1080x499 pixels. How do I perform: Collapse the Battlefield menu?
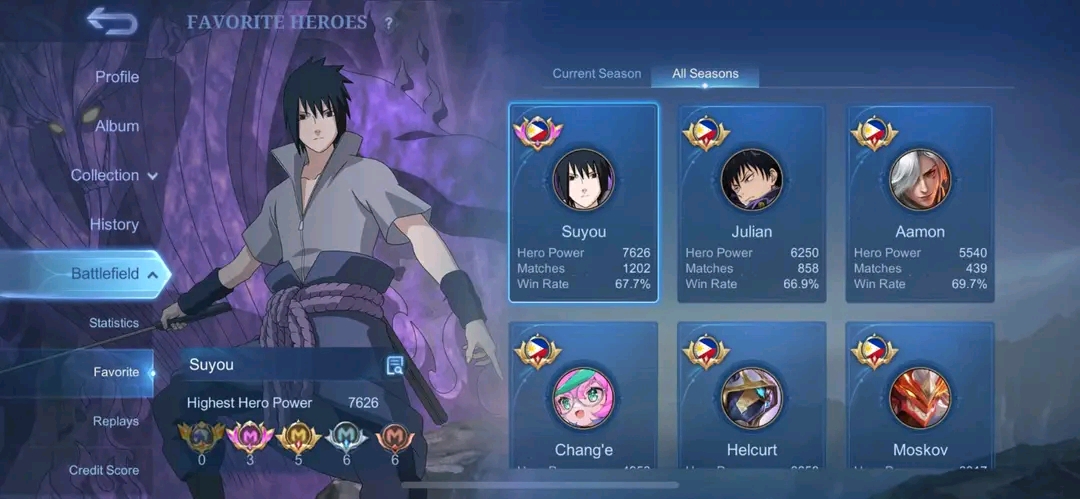pos(113,274)
